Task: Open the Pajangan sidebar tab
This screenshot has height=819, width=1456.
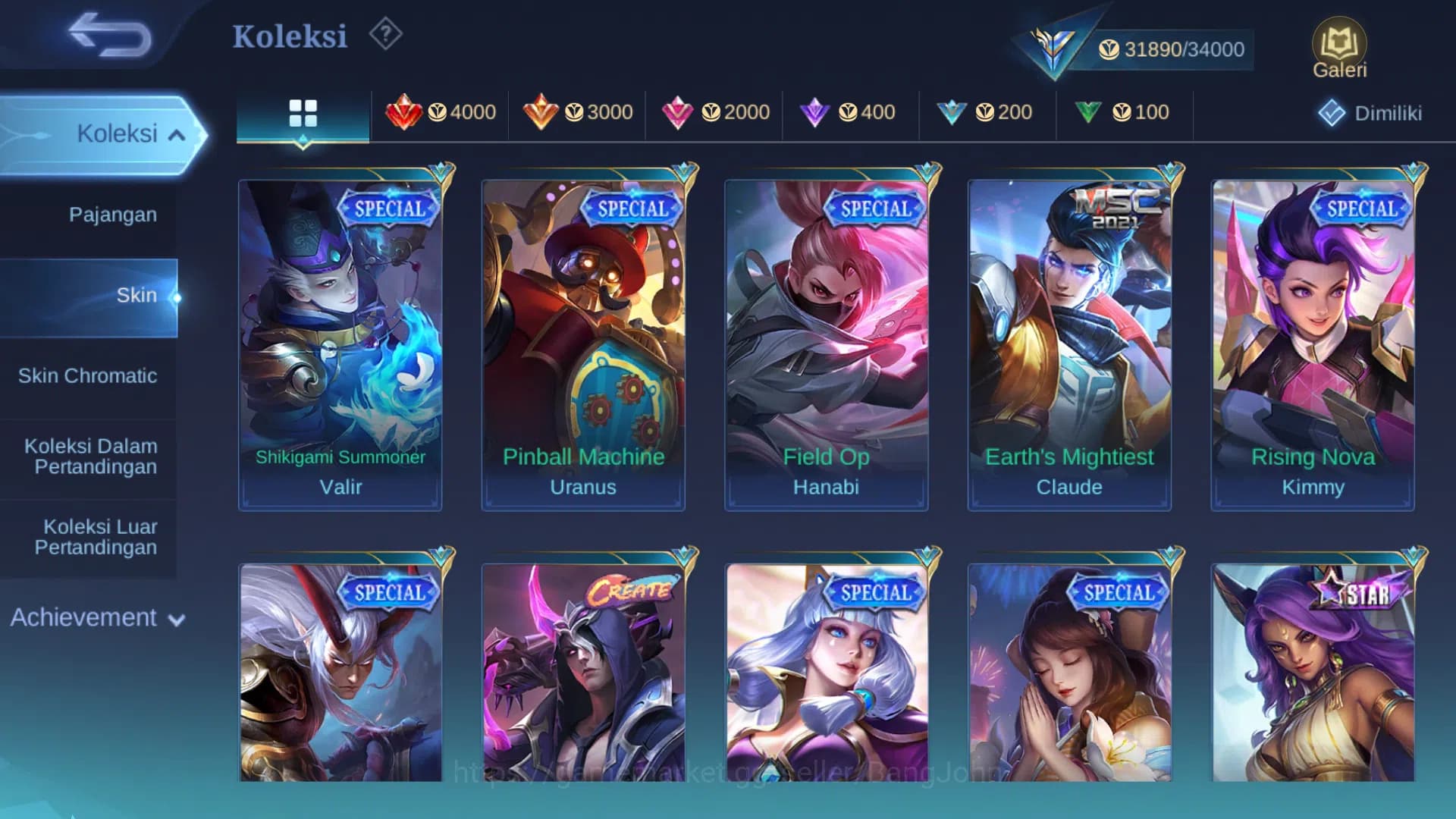Action: click(112, 215)
